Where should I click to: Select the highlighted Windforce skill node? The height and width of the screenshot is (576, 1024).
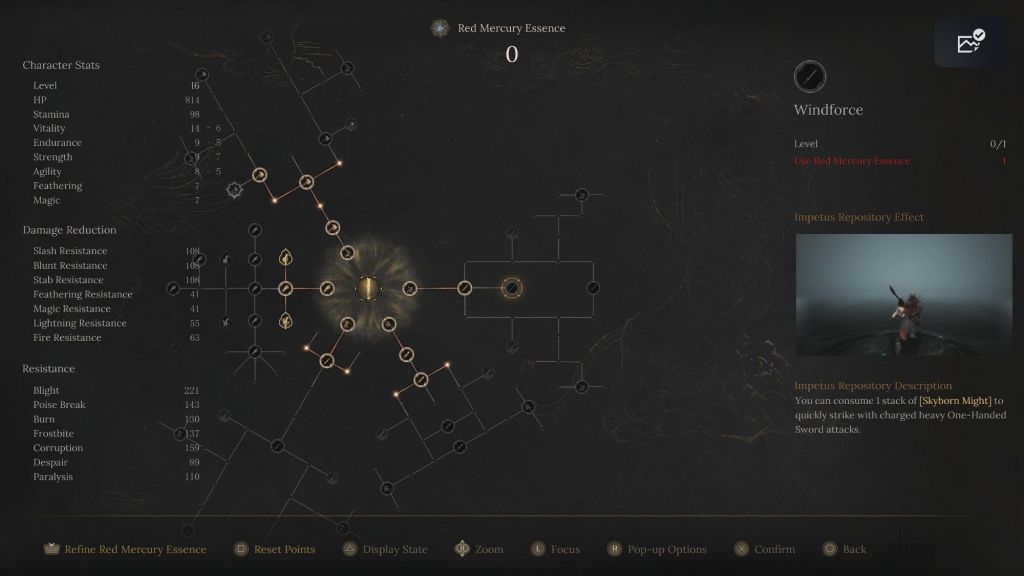pos(512,289)
